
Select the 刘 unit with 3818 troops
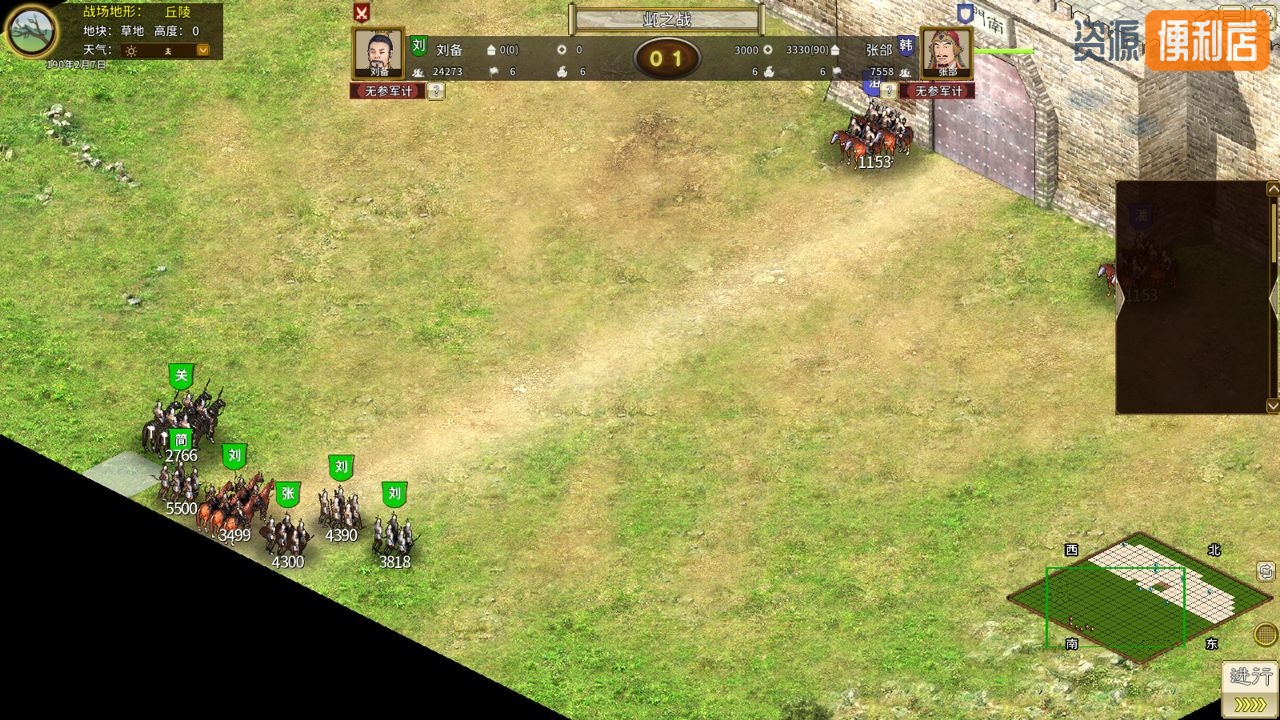pos(394,530)
